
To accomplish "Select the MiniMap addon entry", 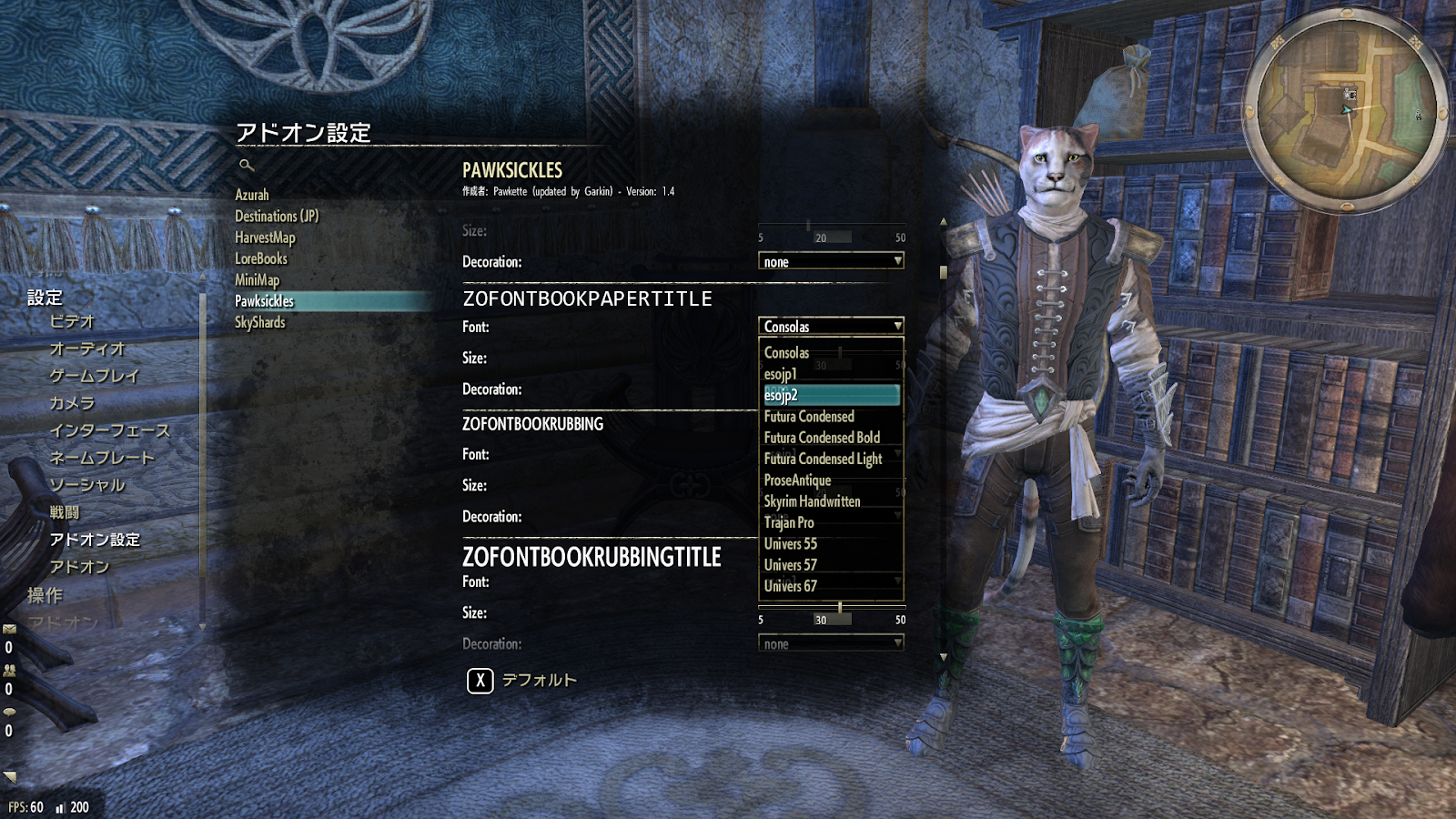I will [x=258, y=280].
